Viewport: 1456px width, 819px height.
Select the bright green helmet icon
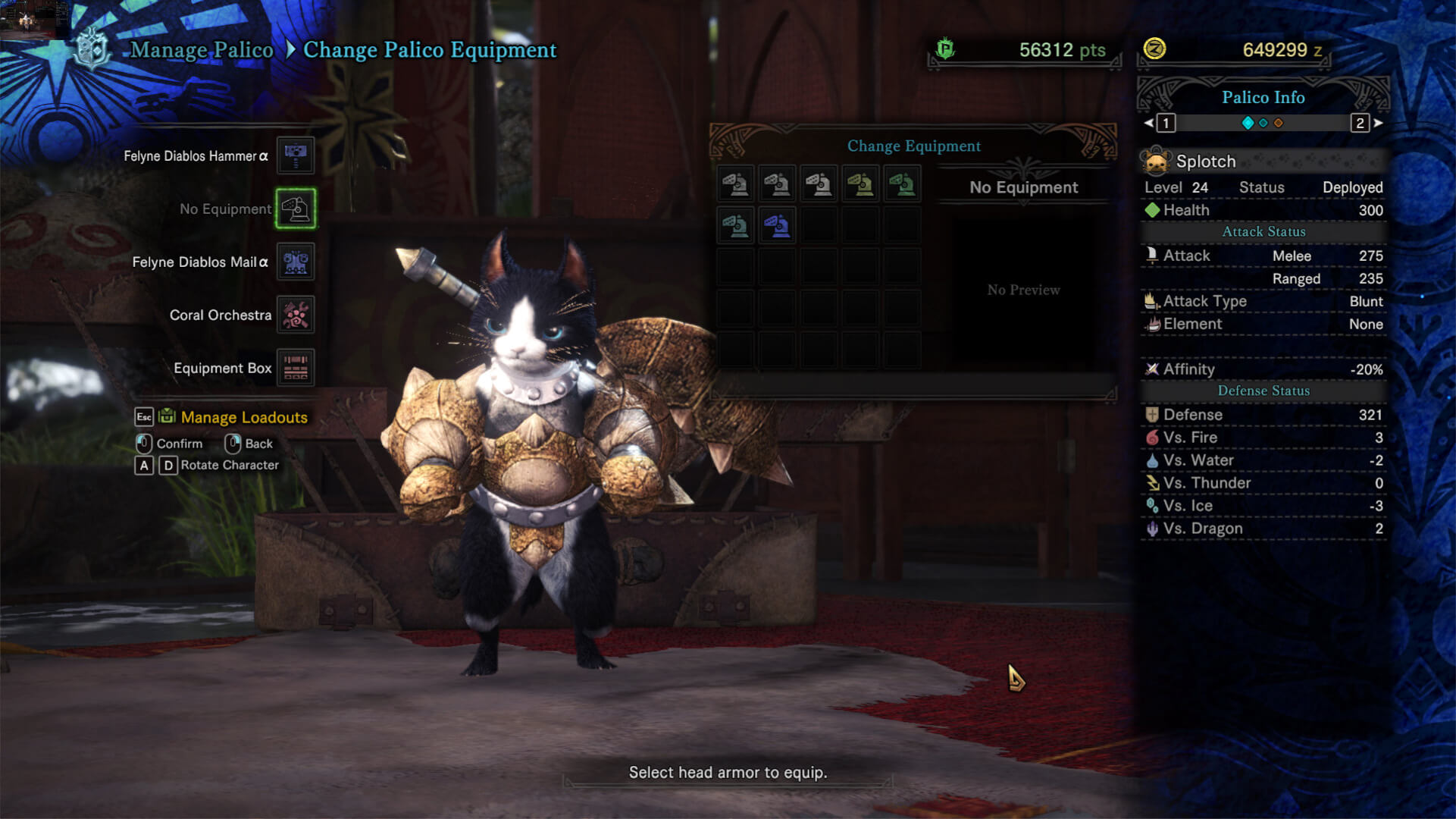(902, 184)
